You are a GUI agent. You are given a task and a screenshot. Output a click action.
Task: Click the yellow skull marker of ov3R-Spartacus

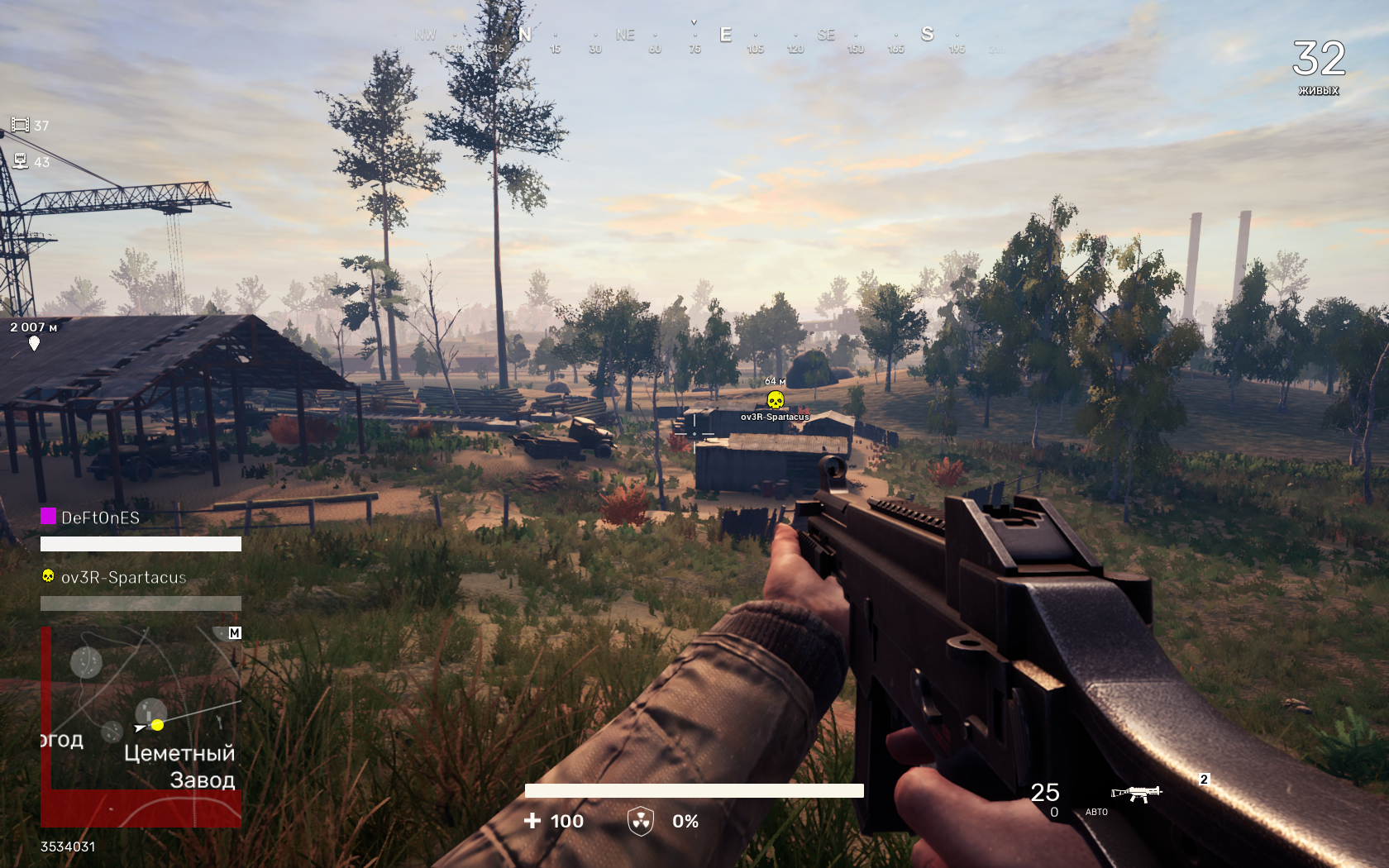click(x=775, y=401)
